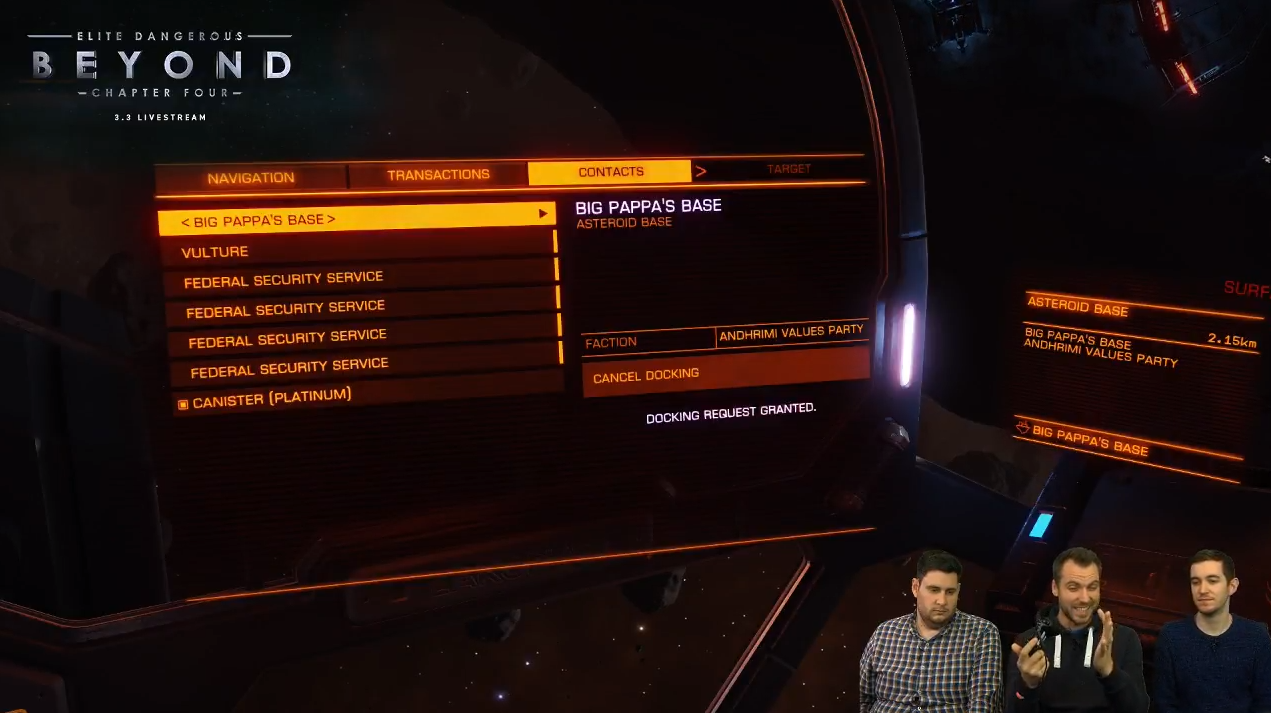Open the Transactions tab
Image resolution: width=1271 pixels, height=713 pixels.
[x=438, y=175]
